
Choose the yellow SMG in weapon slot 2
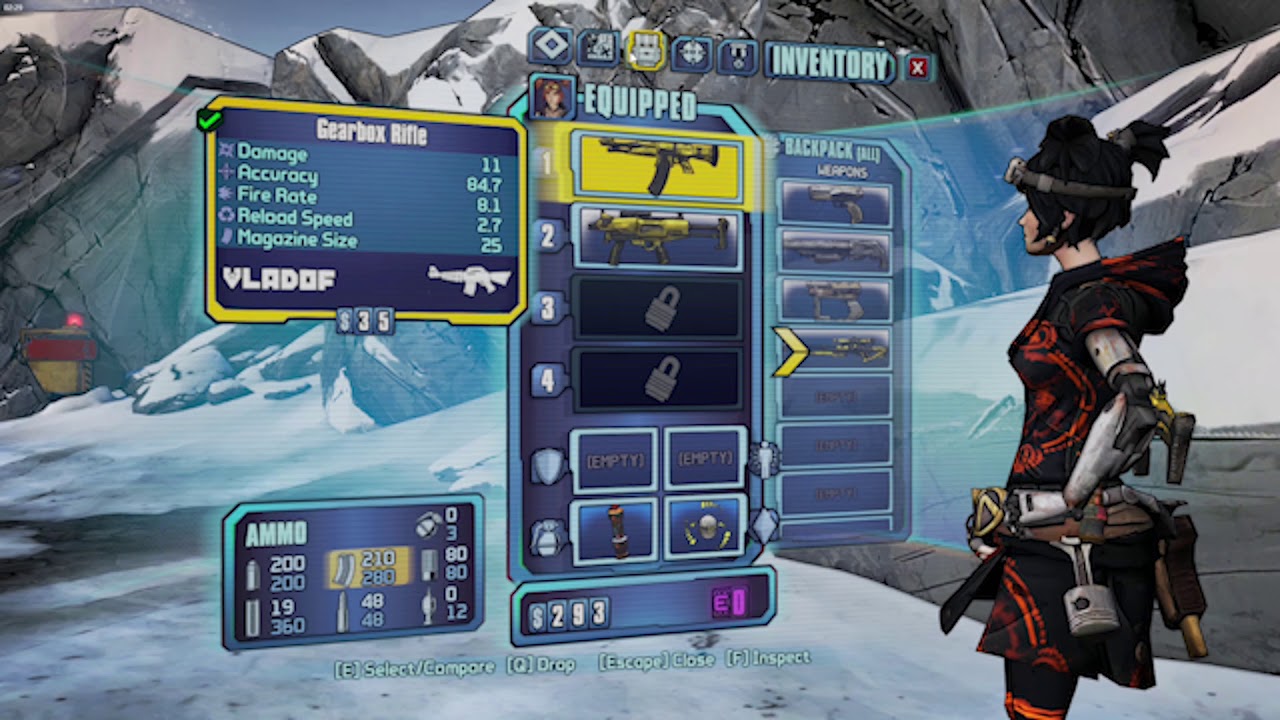click(657, 238)
